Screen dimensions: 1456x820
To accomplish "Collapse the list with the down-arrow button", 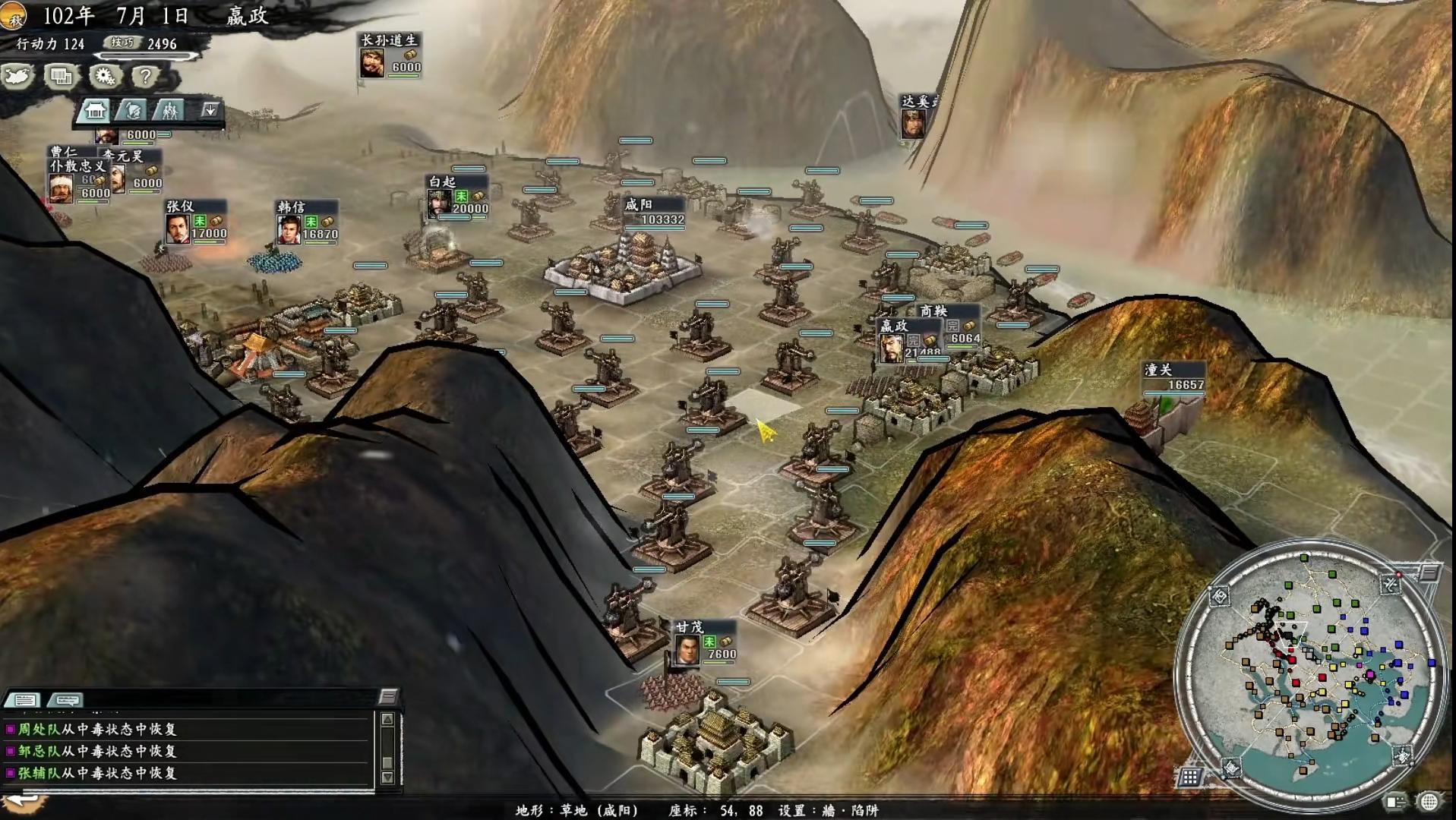I will (x=210, y=110).
